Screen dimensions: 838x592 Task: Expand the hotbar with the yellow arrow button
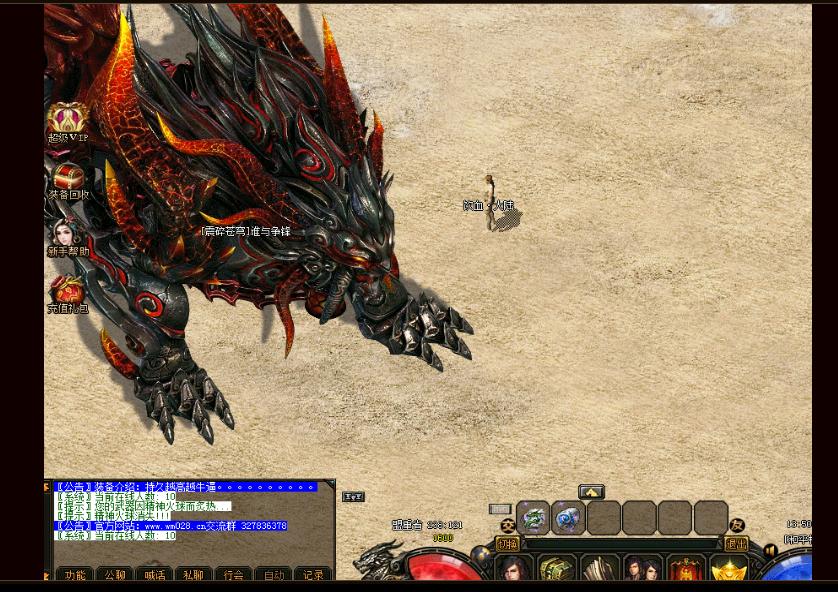coord(591,492)
